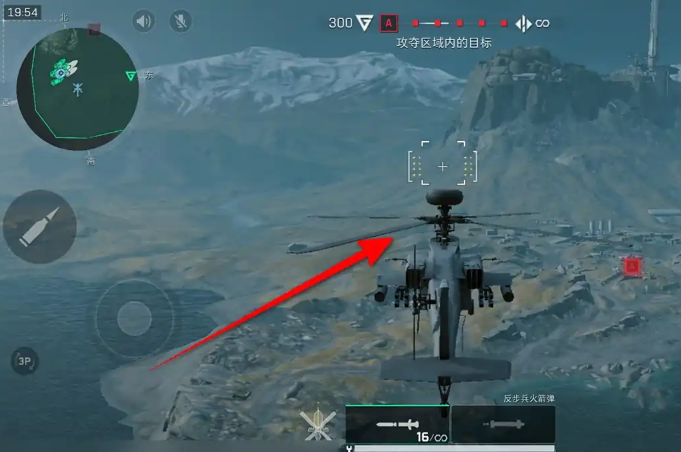Toggle the muted microphone icon
The height and width of the screenshot is (452, 681).
click(181, 21)
